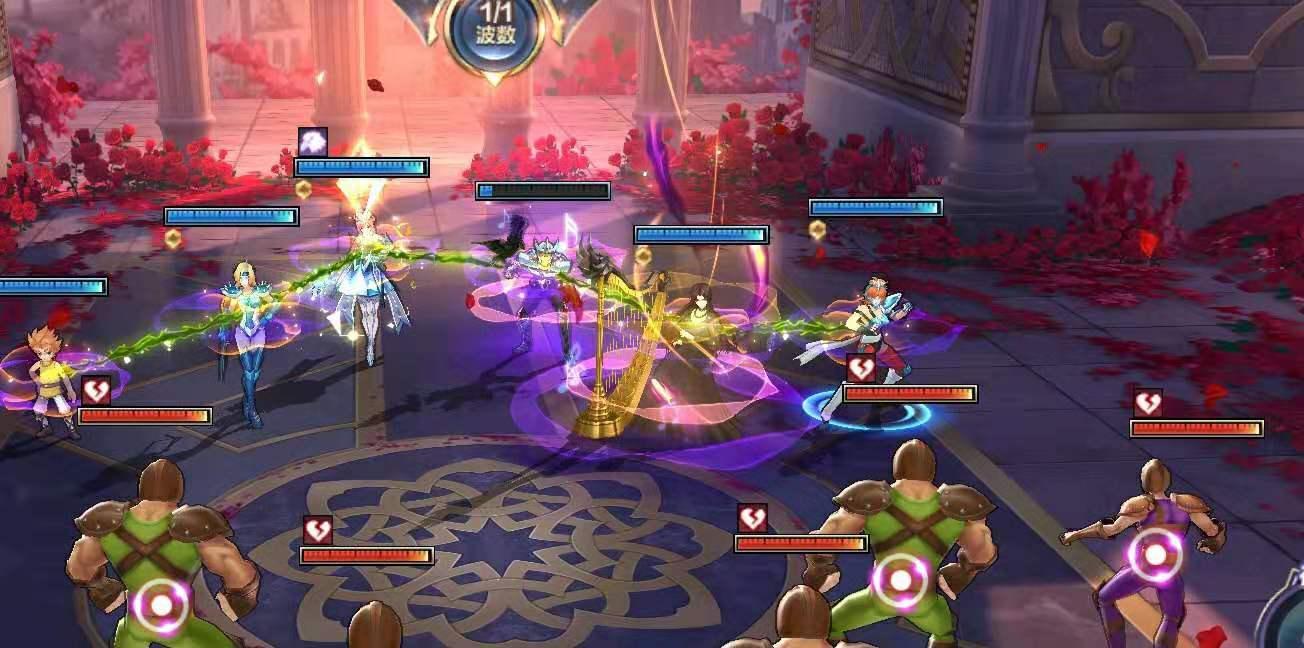This screenshot has width=1304, height=648.
Task: Tap the white cloud buff status icon
Action: click(312, 142)
